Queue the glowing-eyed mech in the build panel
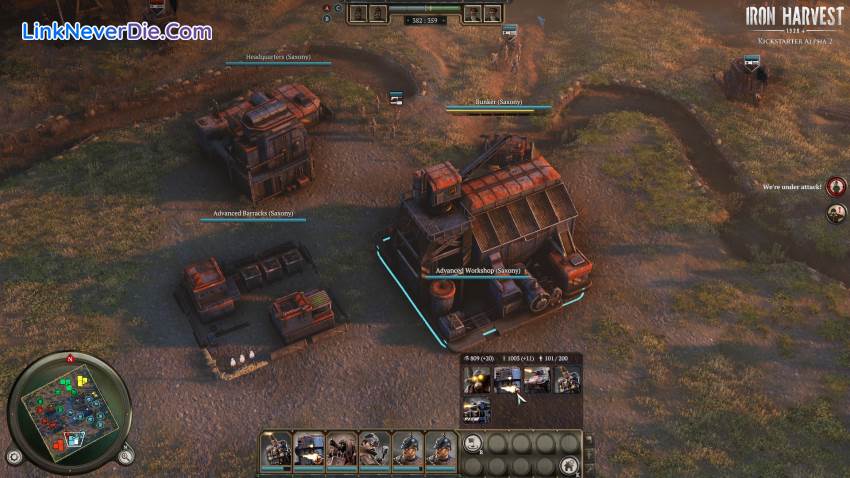850x478 pixels. point(476,380)
